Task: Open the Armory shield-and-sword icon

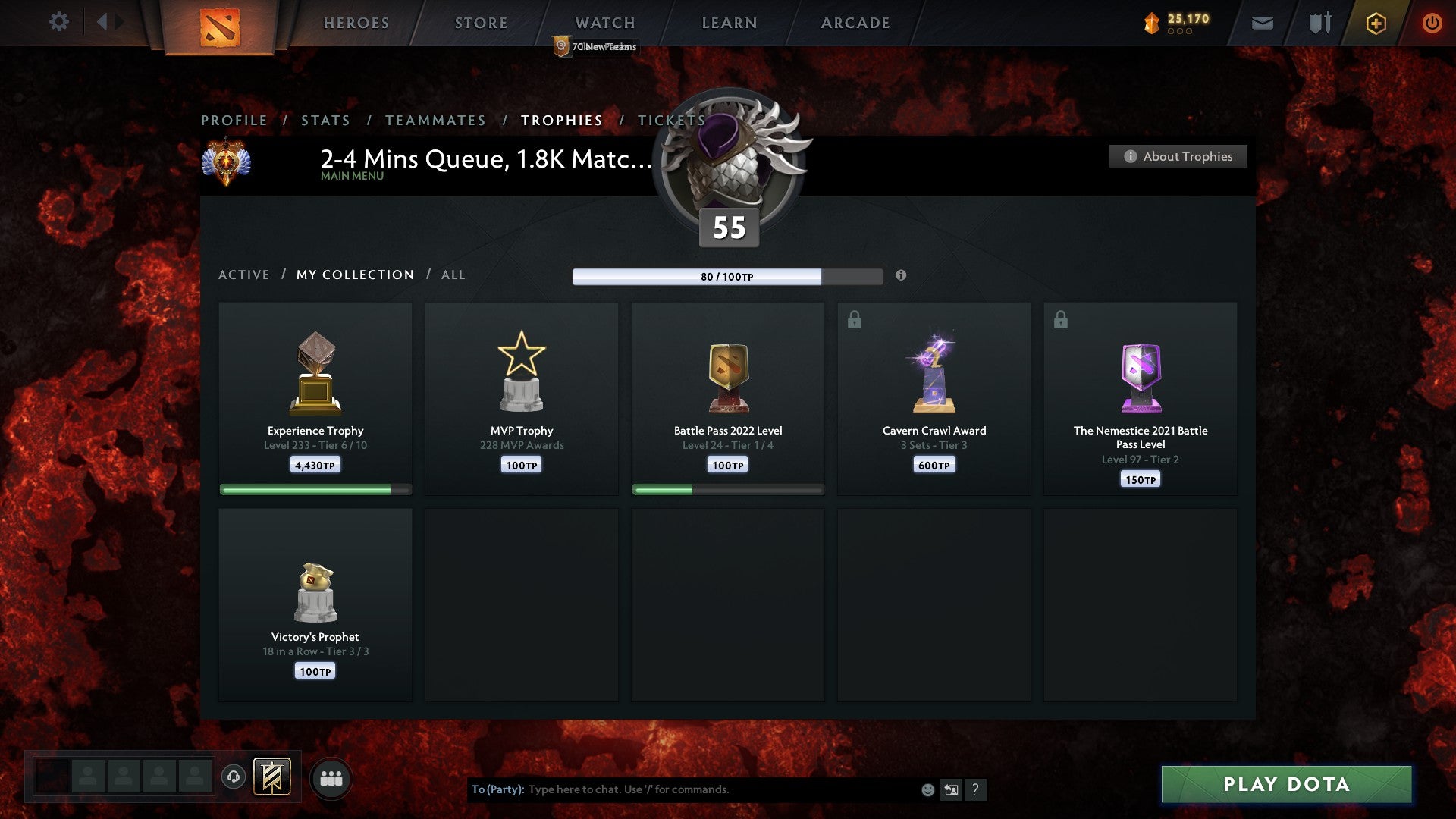Action: click(1319, 23)
